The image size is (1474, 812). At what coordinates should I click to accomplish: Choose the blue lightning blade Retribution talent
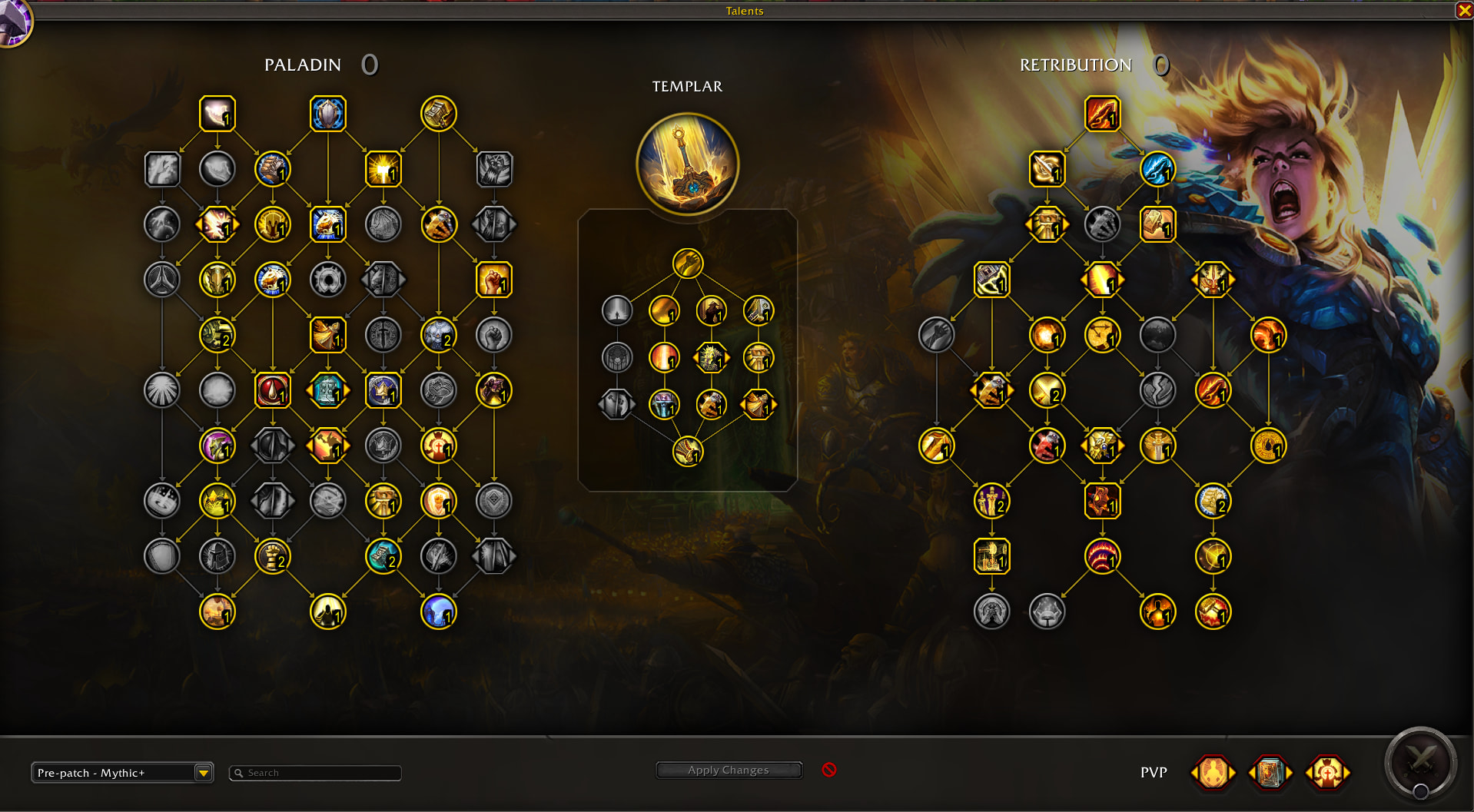1158,169
